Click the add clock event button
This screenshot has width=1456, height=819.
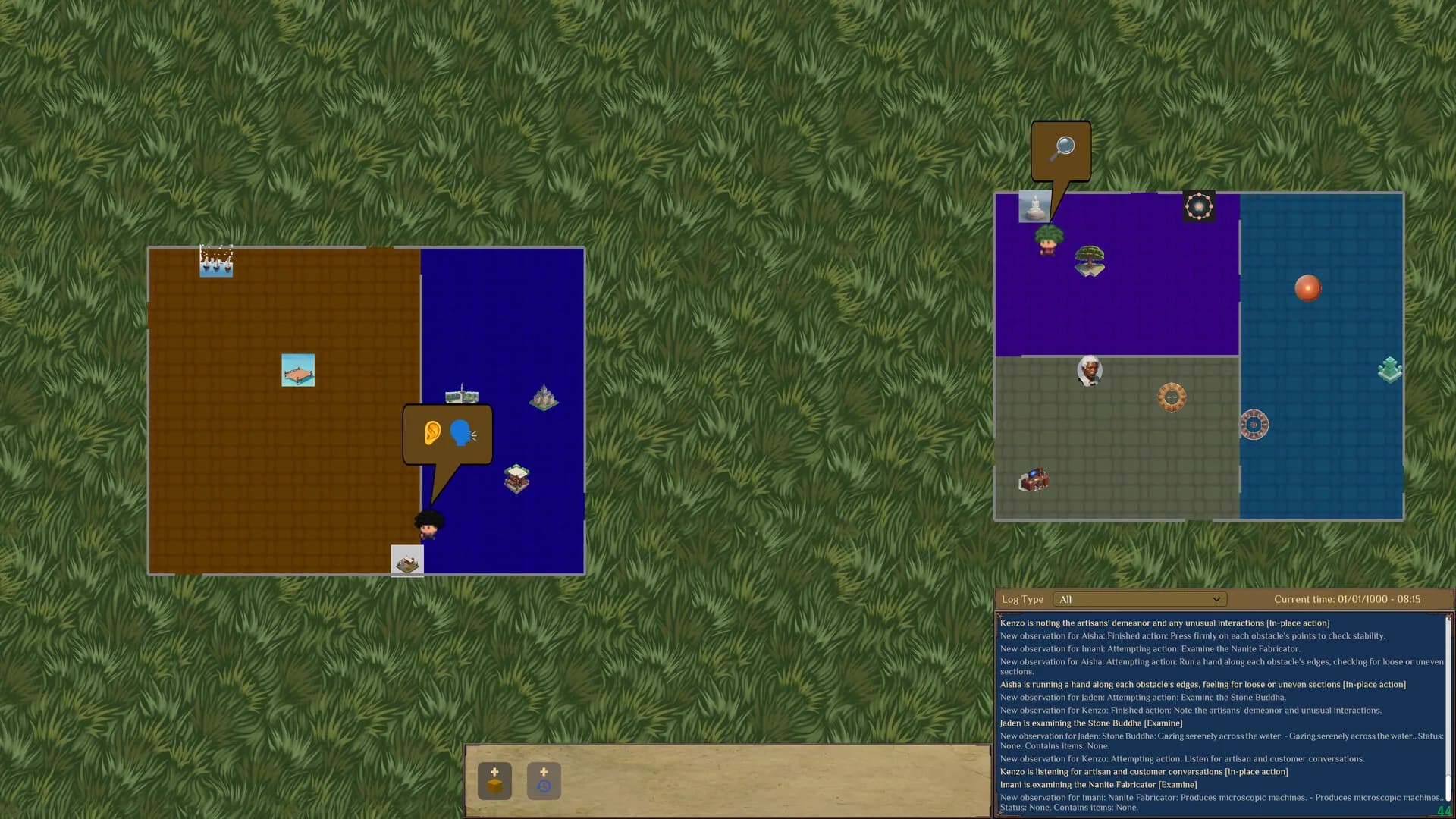pyautogui.click(x=544, y=781)
